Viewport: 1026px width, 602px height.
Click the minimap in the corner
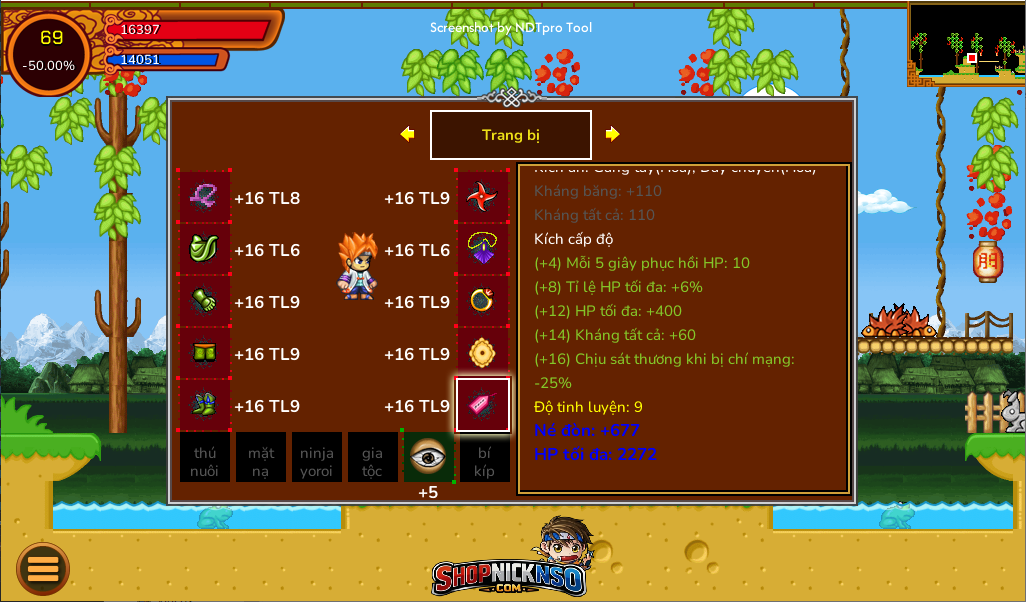coord(966,44)
